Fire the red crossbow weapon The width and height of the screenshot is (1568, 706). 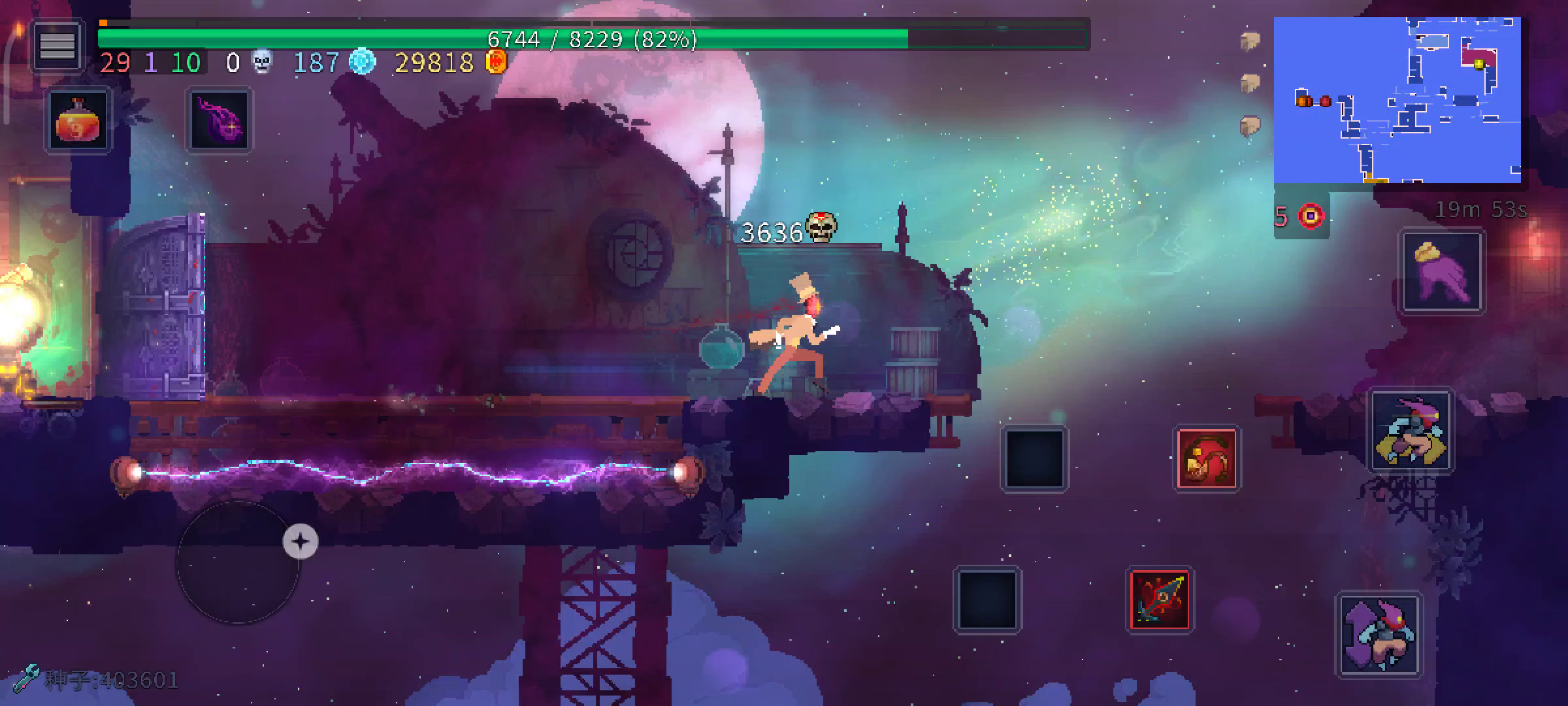(x=1160, y=599)
